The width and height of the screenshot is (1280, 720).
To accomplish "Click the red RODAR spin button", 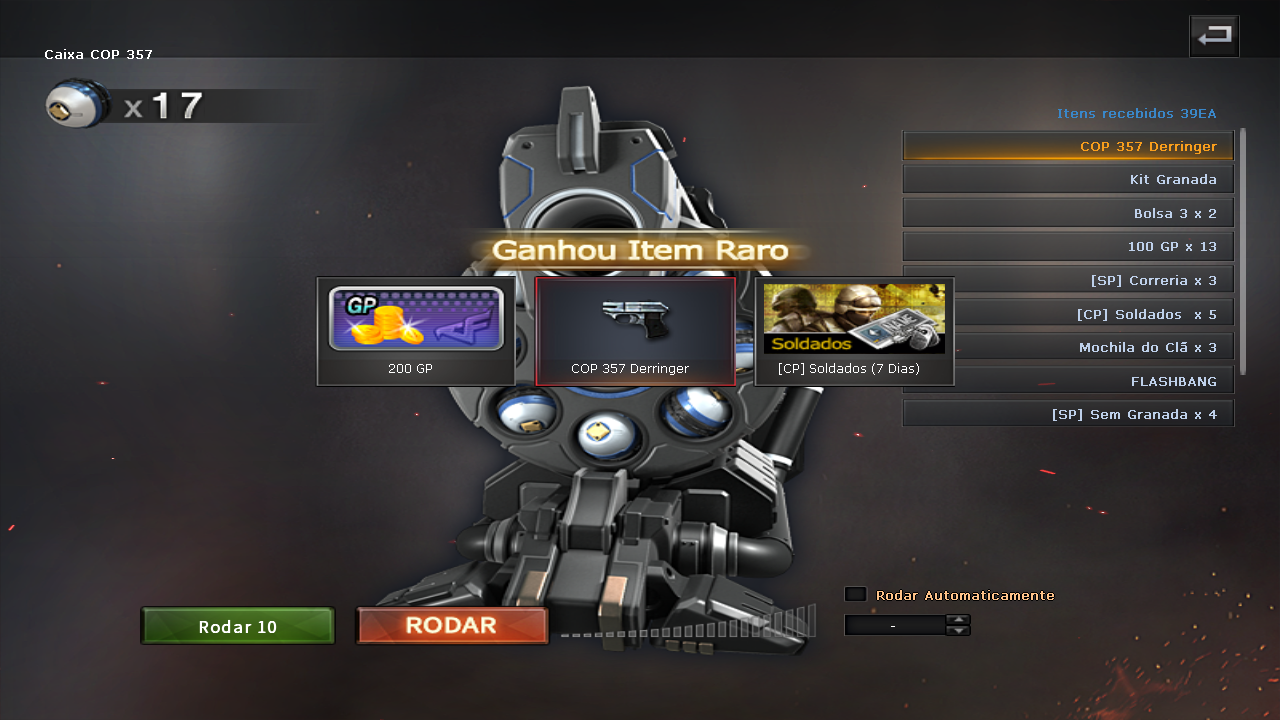I will tap(452, 626).
